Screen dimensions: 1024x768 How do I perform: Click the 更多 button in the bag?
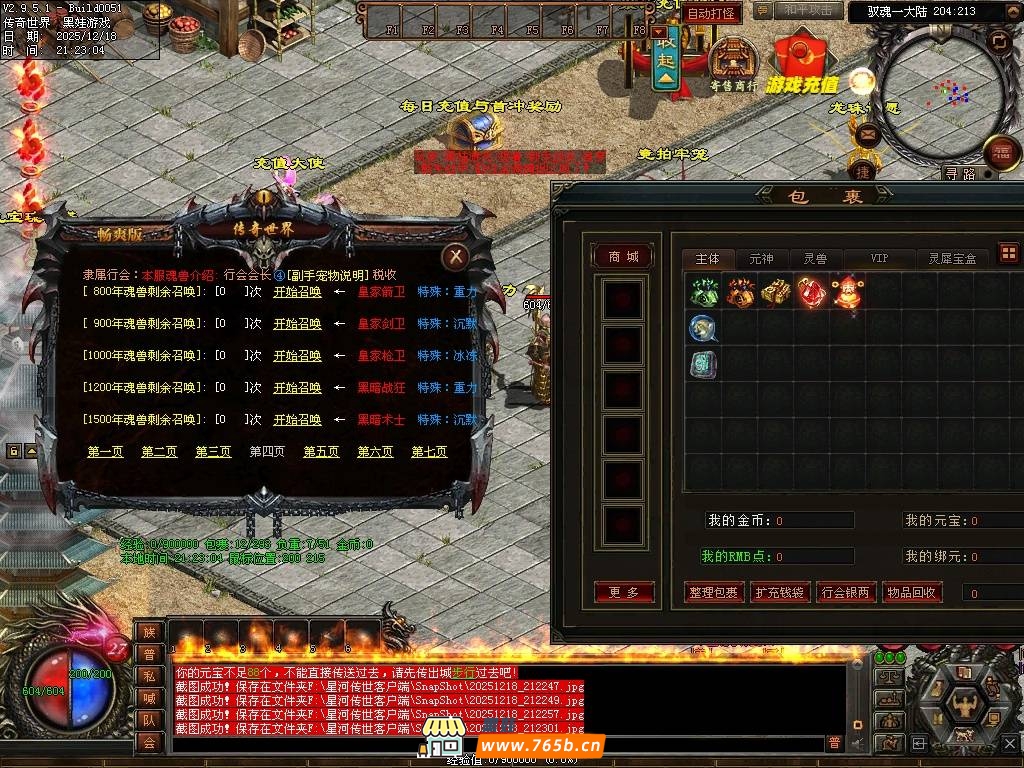point(624,593)
